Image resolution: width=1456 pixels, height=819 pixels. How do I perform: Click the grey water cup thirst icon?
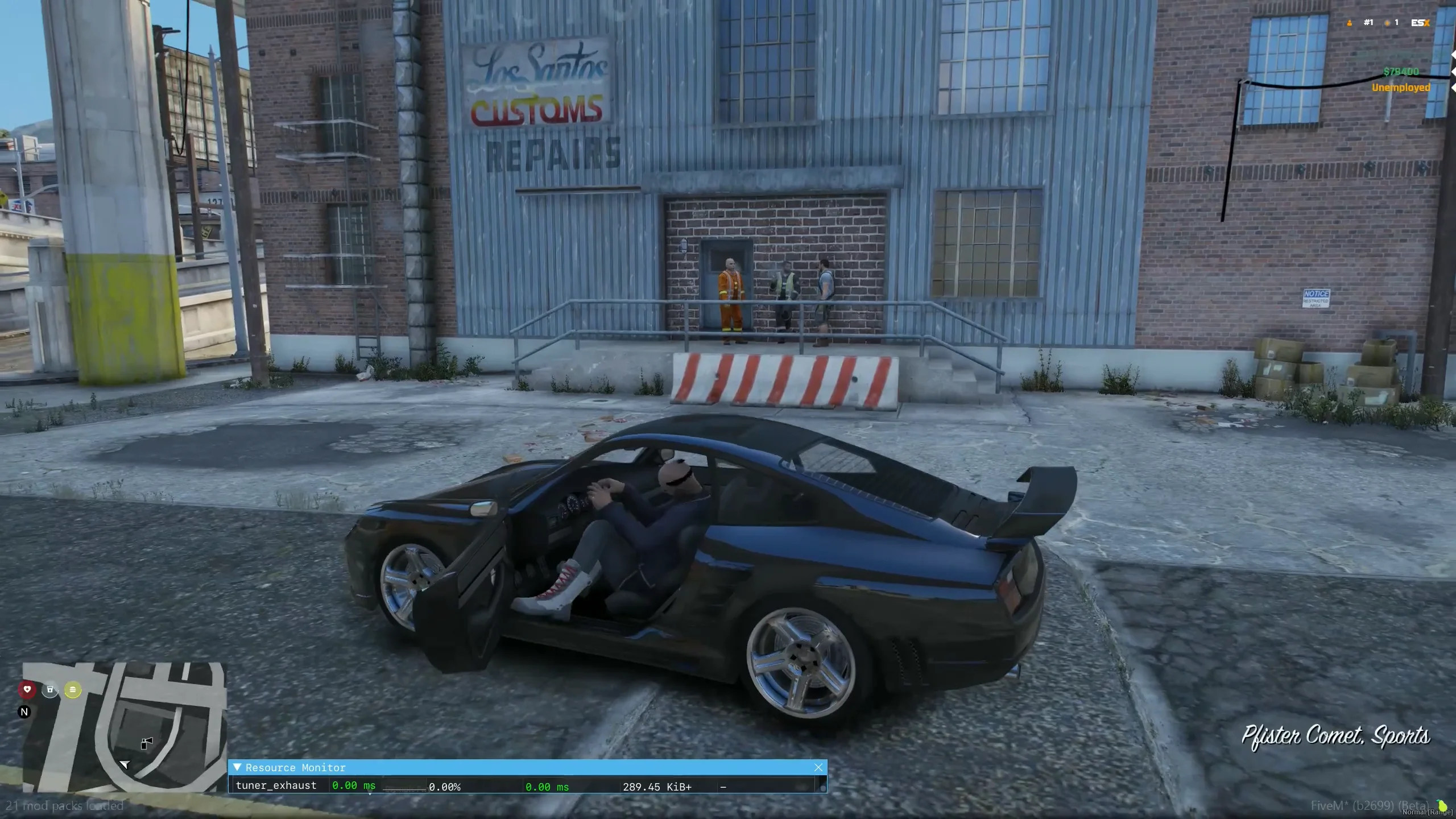pyautogui.click(x=50, y=690)
